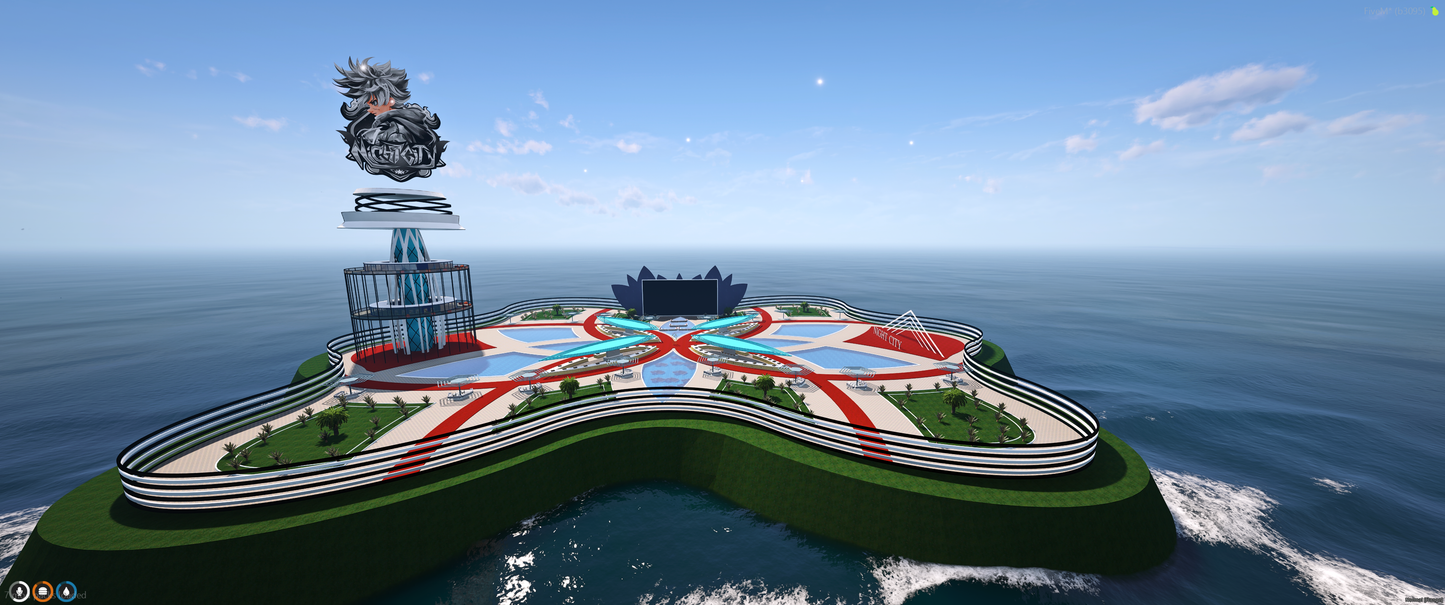Click the blue water drop thirst icon

(x=67, y=591)
